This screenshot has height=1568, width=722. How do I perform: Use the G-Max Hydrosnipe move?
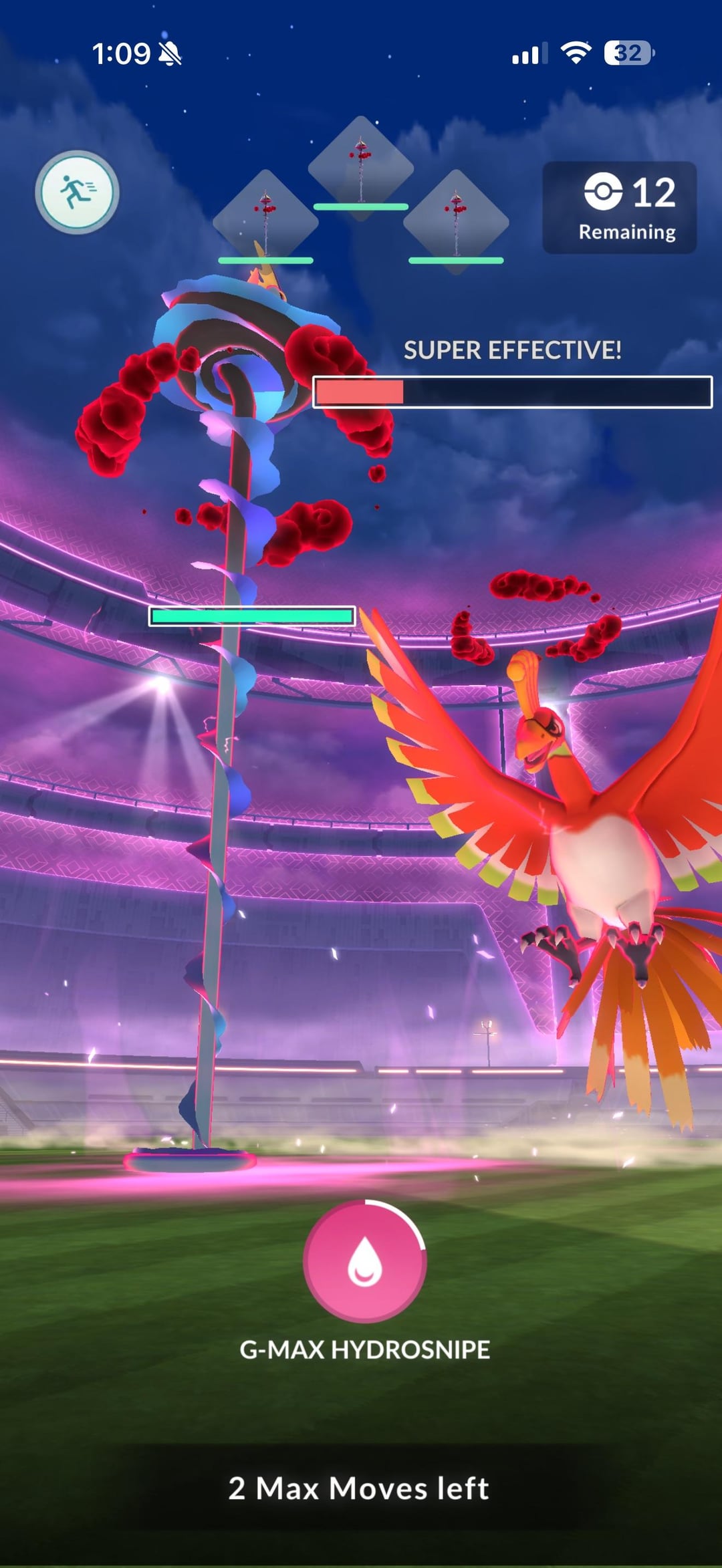pos(364,1262)
